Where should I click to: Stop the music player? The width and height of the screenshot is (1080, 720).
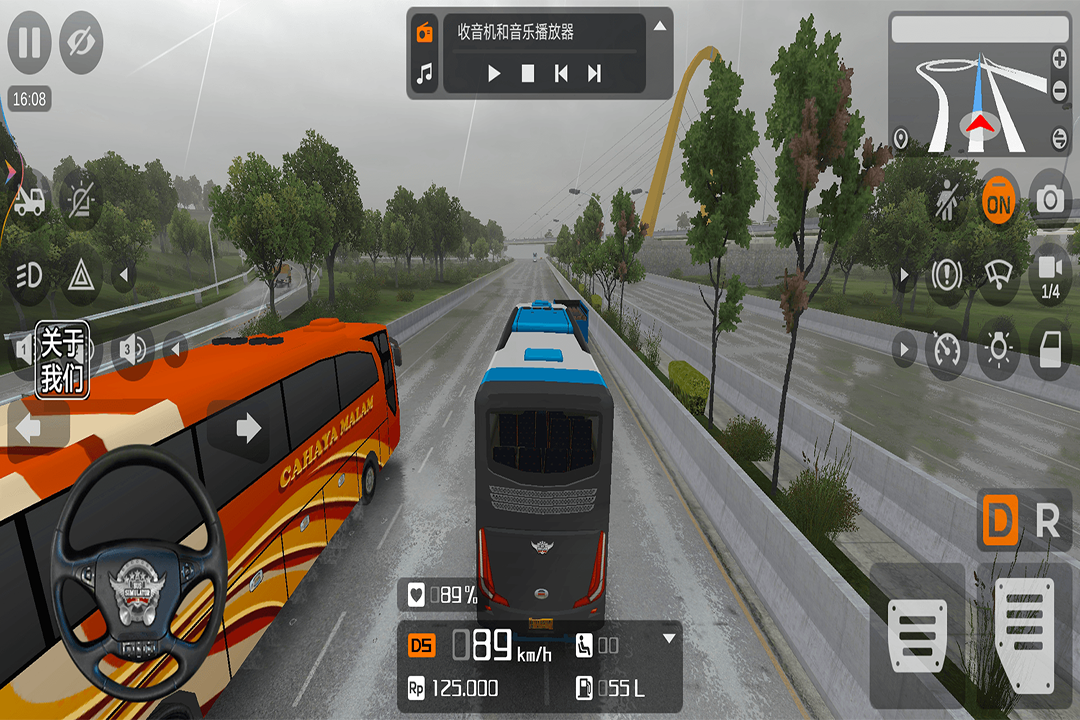pos(528,73)
